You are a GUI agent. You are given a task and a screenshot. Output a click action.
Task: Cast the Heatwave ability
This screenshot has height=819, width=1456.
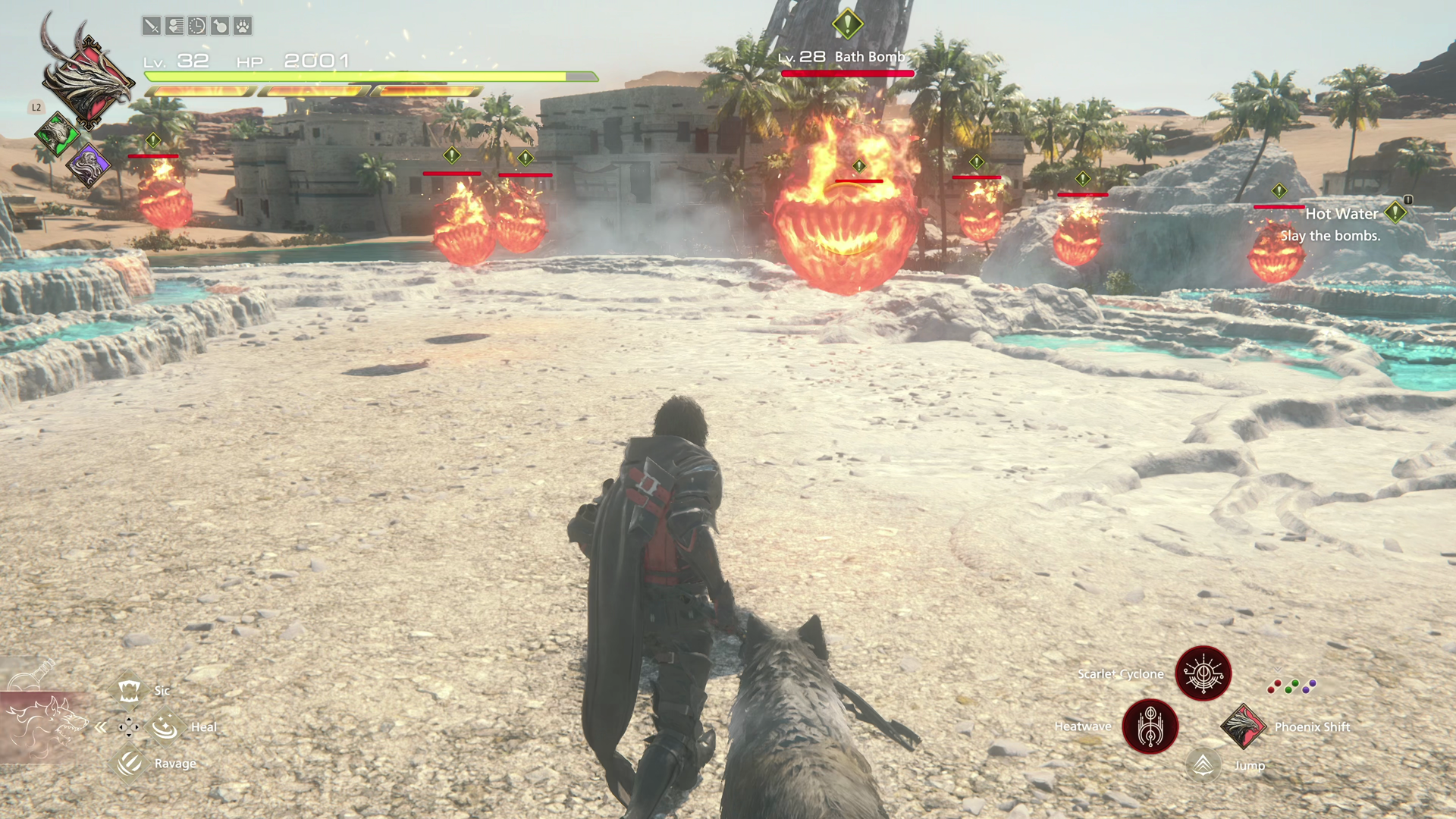tap(1150, 726)
